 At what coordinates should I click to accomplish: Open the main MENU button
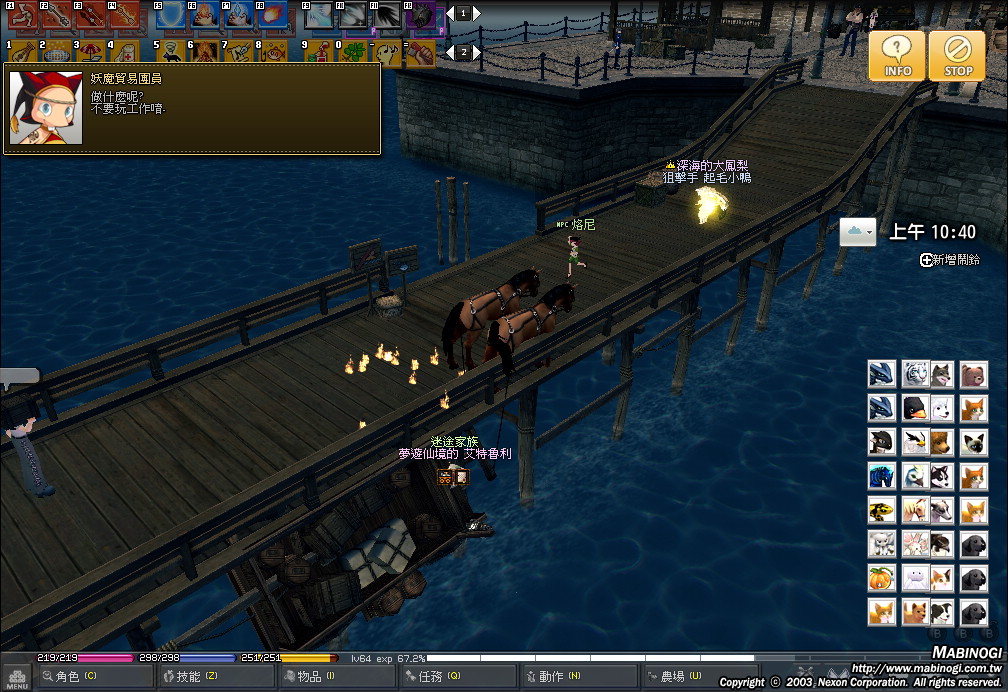(x=15, y=677)
